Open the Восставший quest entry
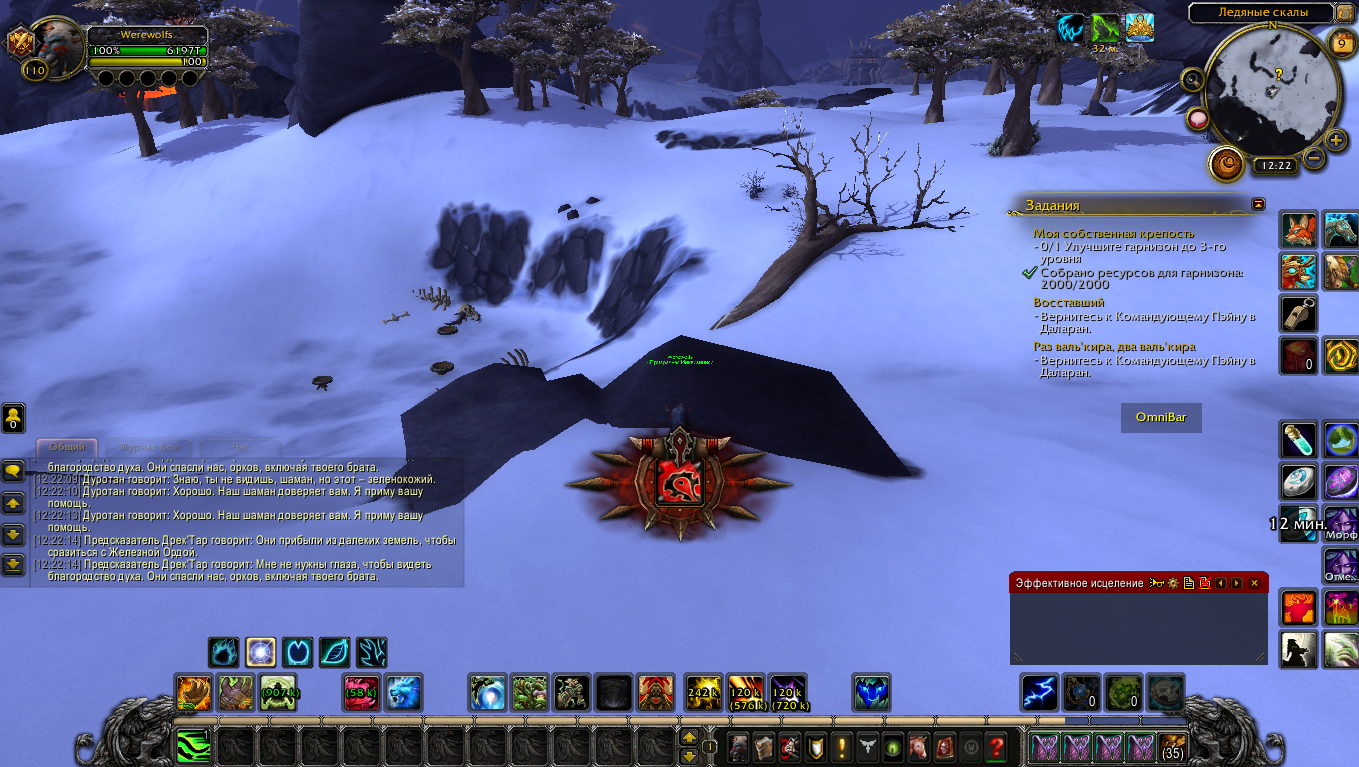 tap(1068, 302)
